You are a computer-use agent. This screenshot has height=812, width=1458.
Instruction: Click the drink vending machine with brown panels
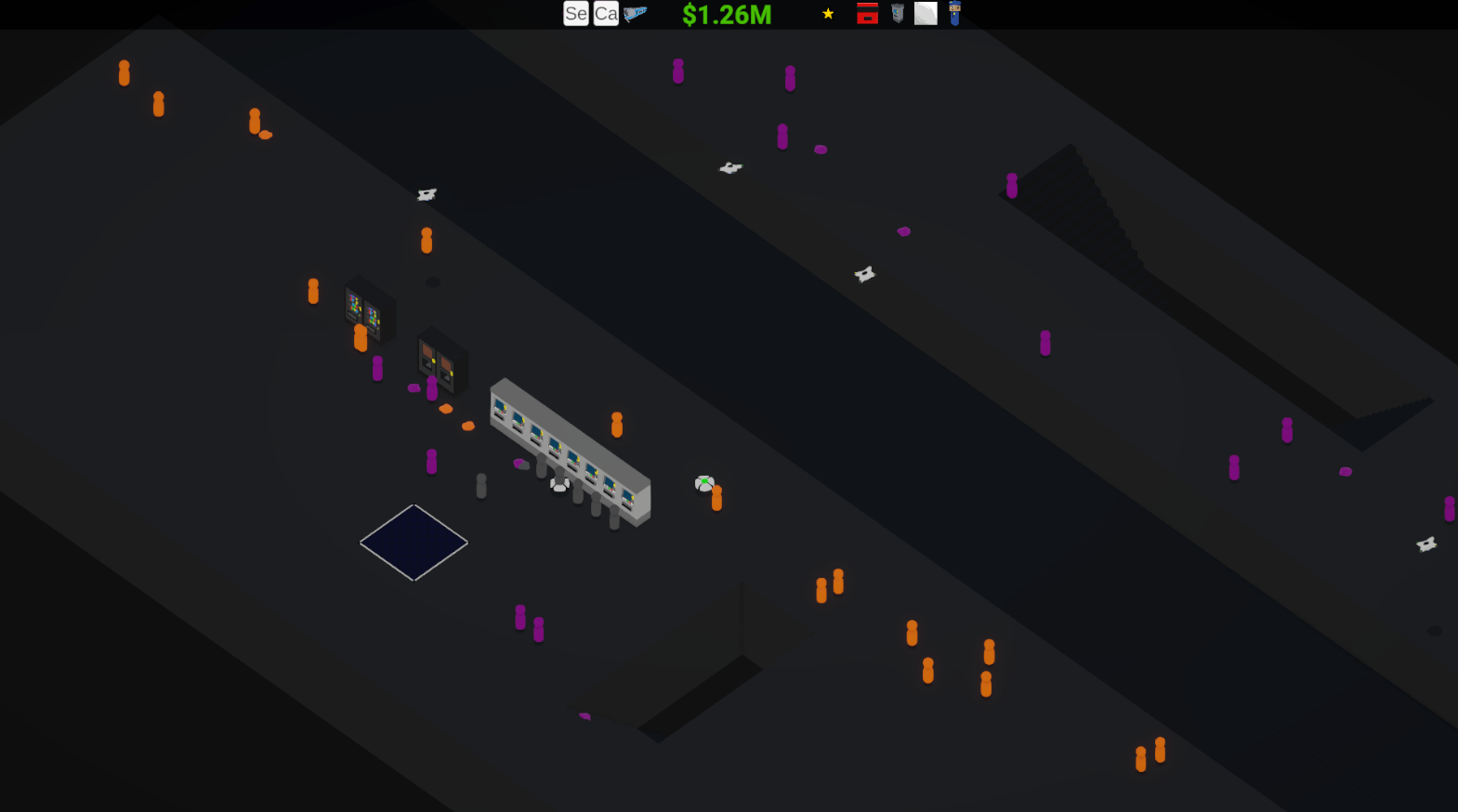point(440,362)
